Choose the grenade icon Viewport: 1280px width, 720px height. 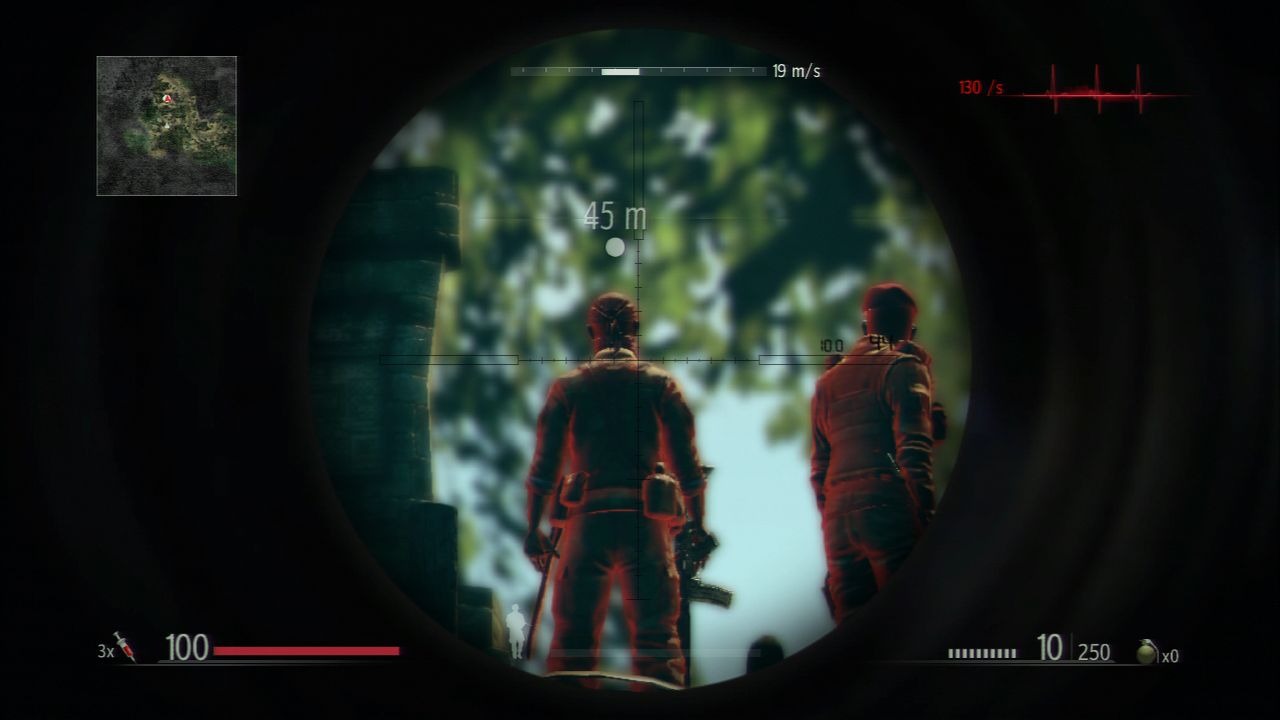pyautogui.click(x=1147, y=652)
